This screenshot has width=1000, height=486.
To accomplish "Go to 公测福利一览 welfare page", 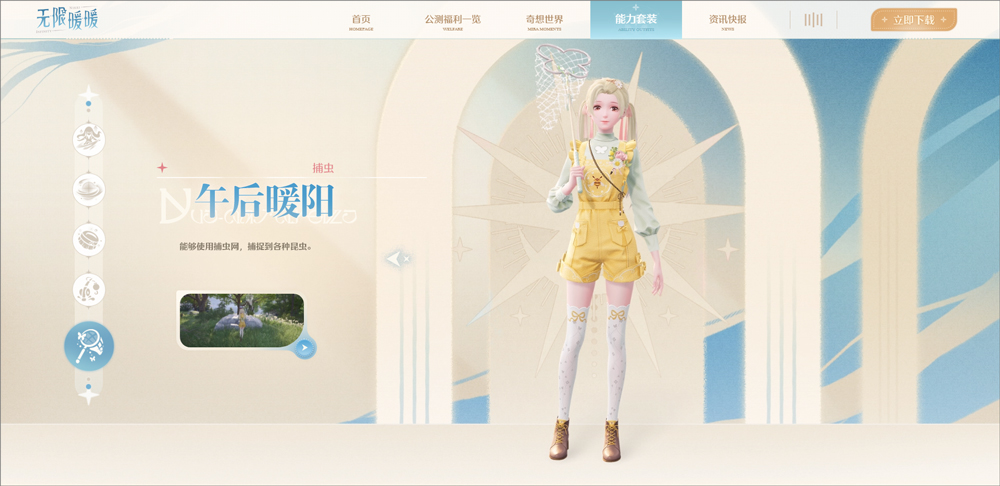I will point(452,21).
